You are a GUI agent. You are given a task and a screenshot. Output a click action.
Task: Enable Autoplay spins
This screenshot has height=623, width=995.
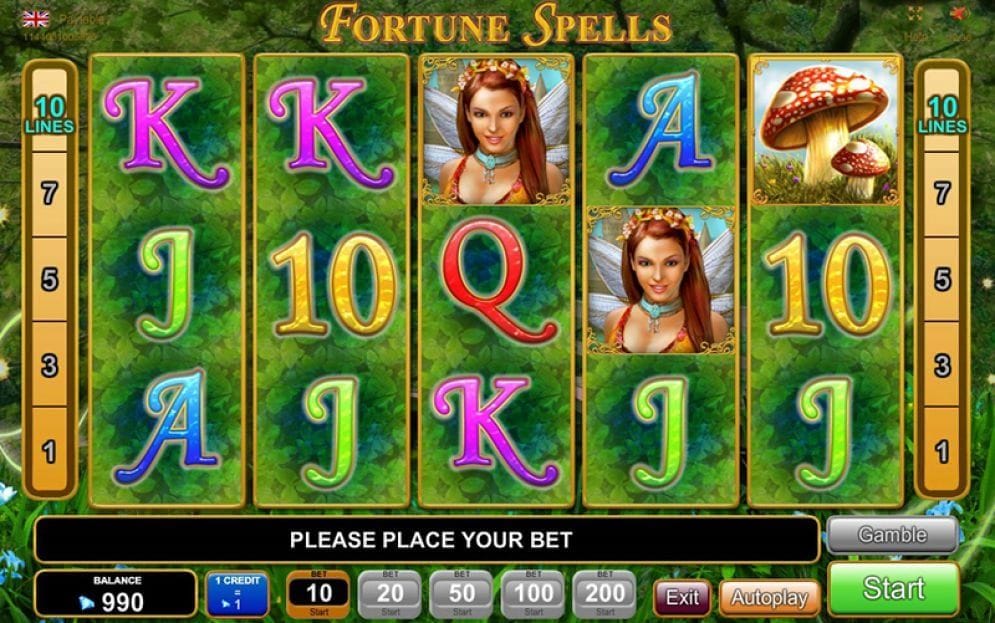click(x=769, y=598)
